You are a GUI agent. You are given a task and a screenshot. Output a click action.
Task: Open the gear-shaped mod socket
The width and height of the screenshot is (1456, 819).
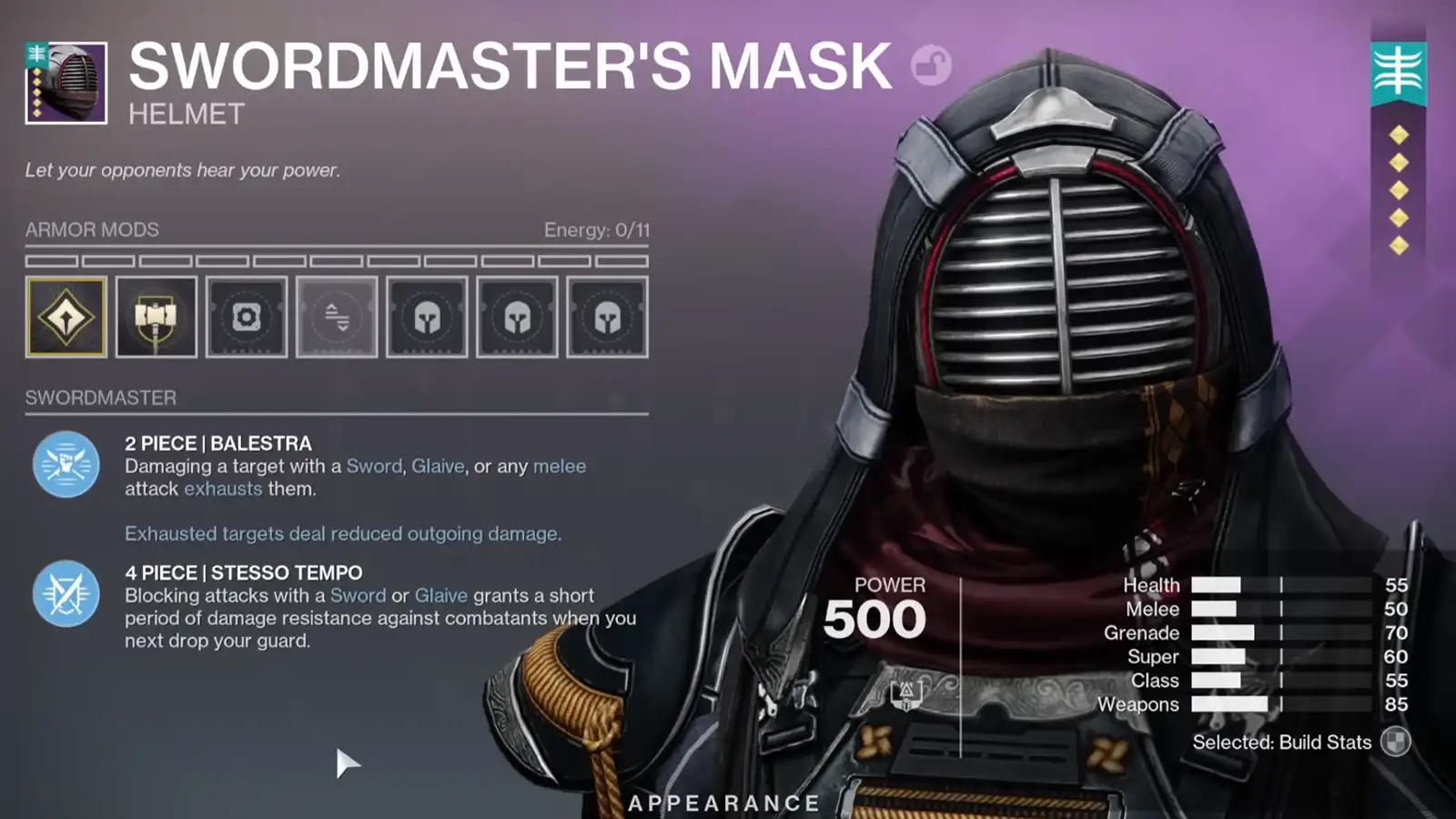[247, 316]
